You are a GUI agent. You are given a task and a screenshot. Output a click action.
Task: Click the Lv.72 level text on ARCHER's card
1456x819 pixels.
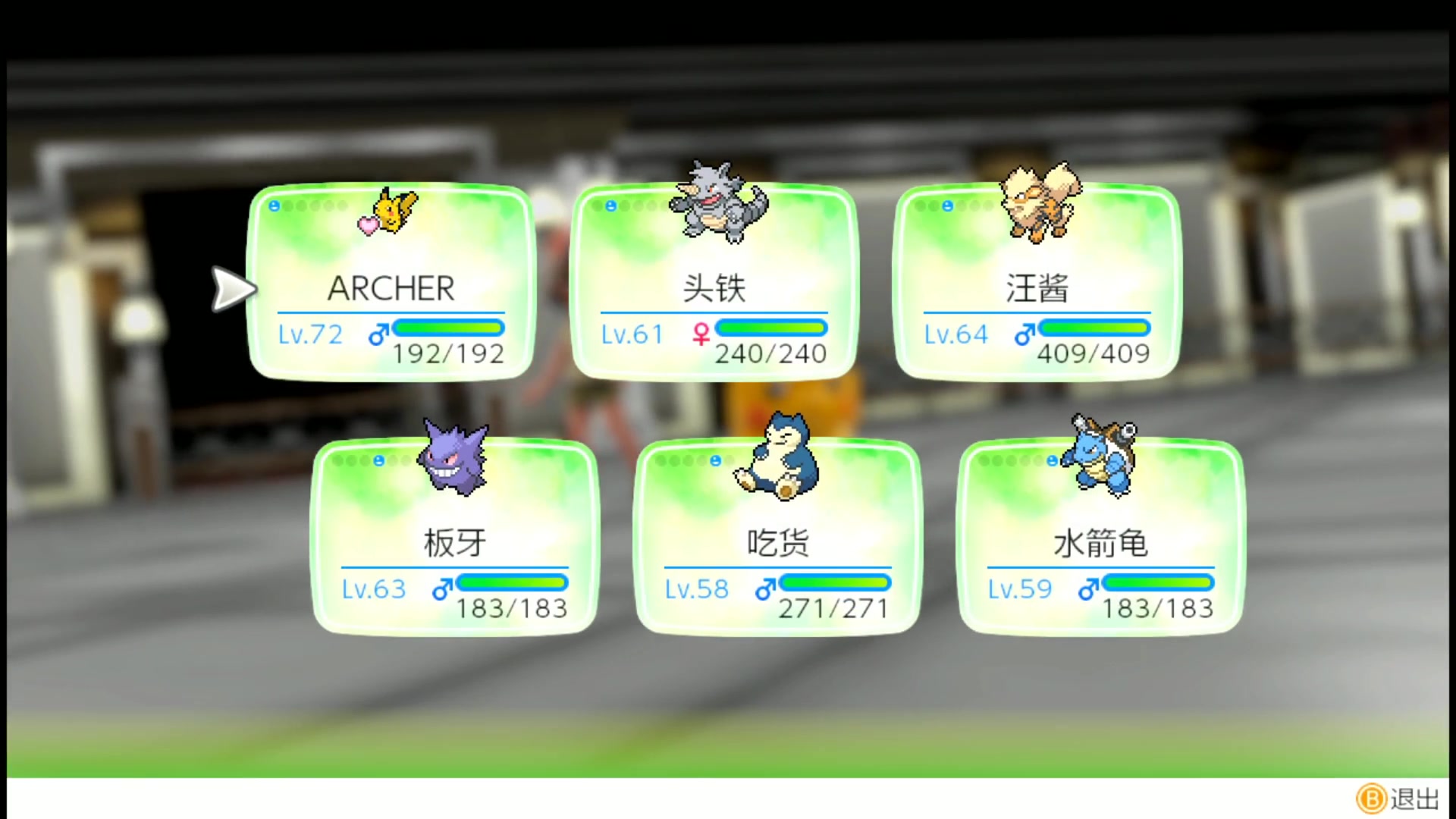310,334
